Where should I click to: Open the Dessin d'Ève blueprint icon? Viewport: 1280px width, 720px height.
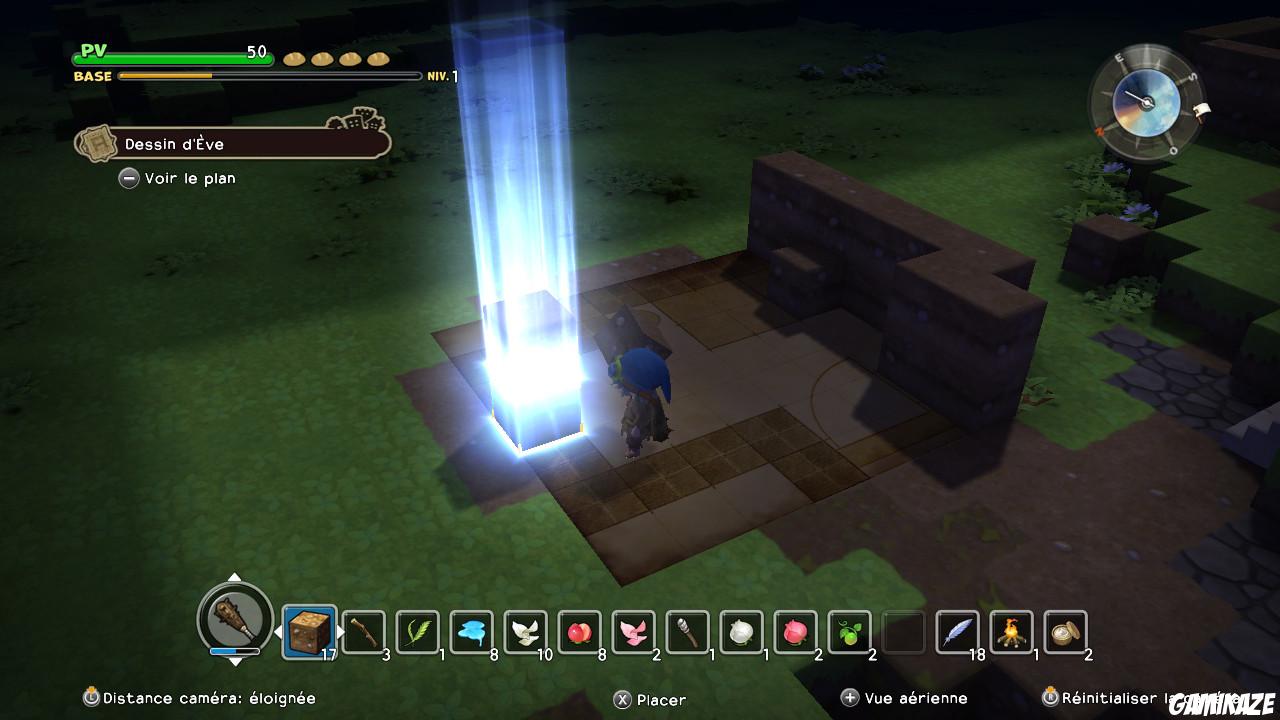[96, 142]
